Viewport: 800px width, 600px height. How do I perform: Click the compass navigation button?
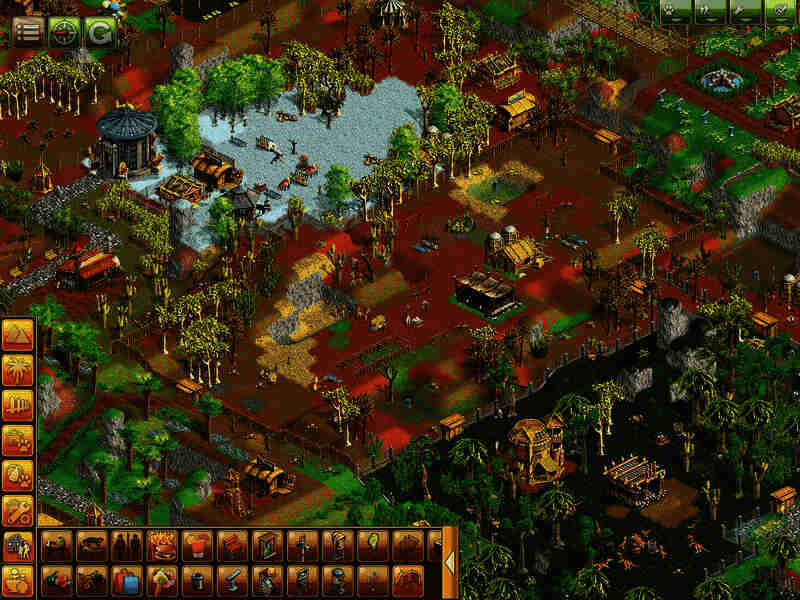pyautogui.click(x=63, y=31)
